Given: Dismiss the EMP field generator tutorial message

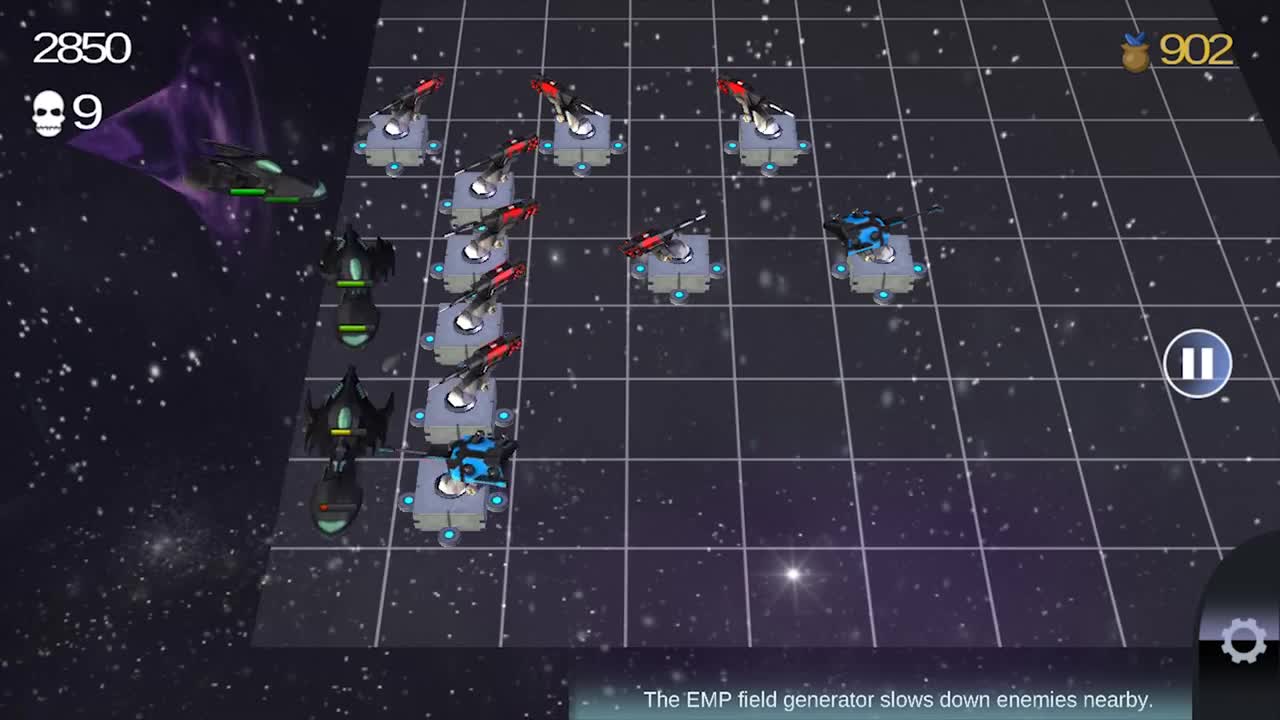Looking at the screenshot, I should coord(900,699).
